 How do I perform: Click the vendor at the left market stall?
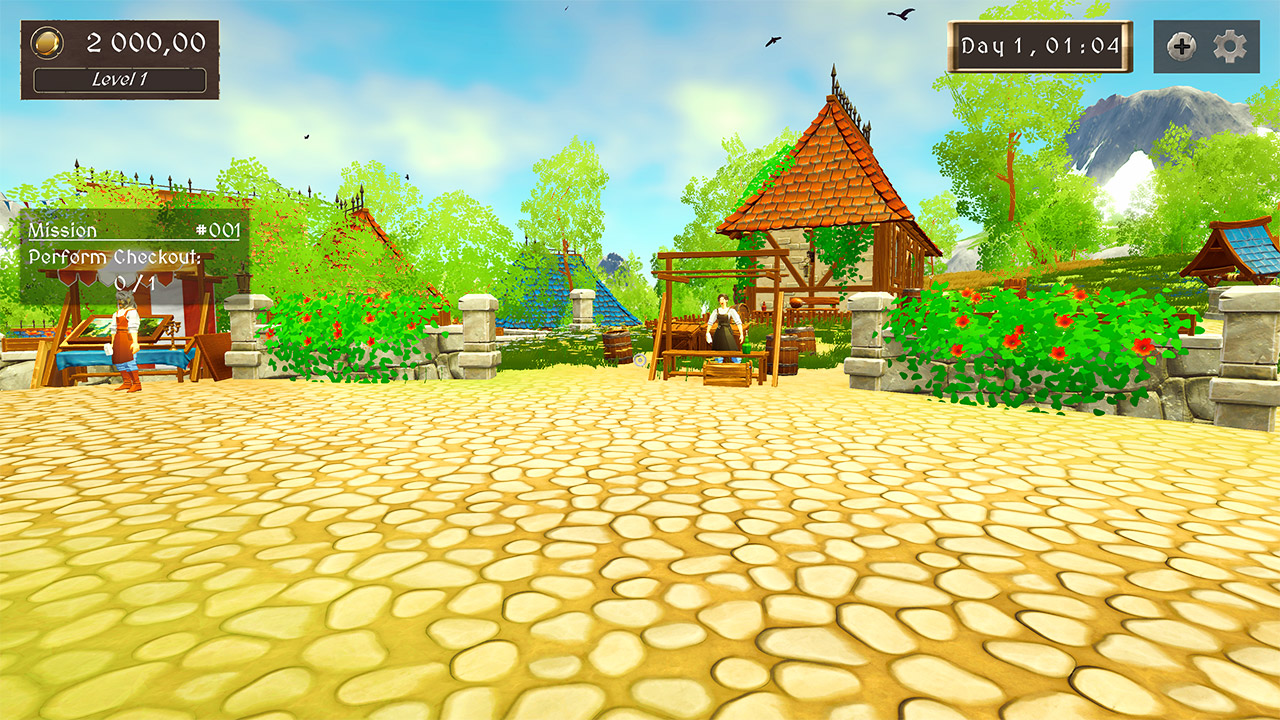click(123, 340)
